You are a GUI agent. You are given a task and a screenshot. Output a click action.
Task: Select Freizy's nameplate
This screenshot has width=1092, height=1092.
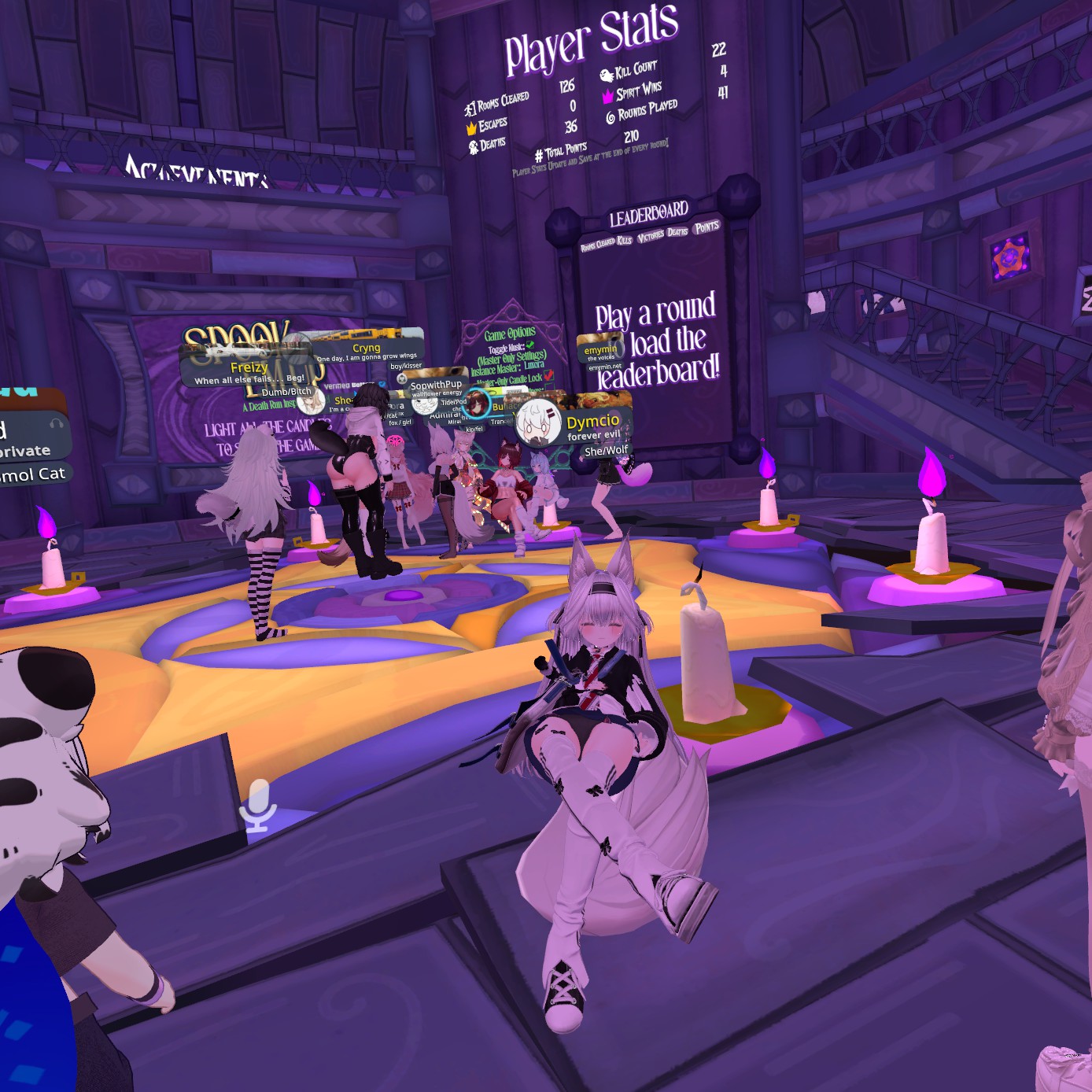pos(249,368)
